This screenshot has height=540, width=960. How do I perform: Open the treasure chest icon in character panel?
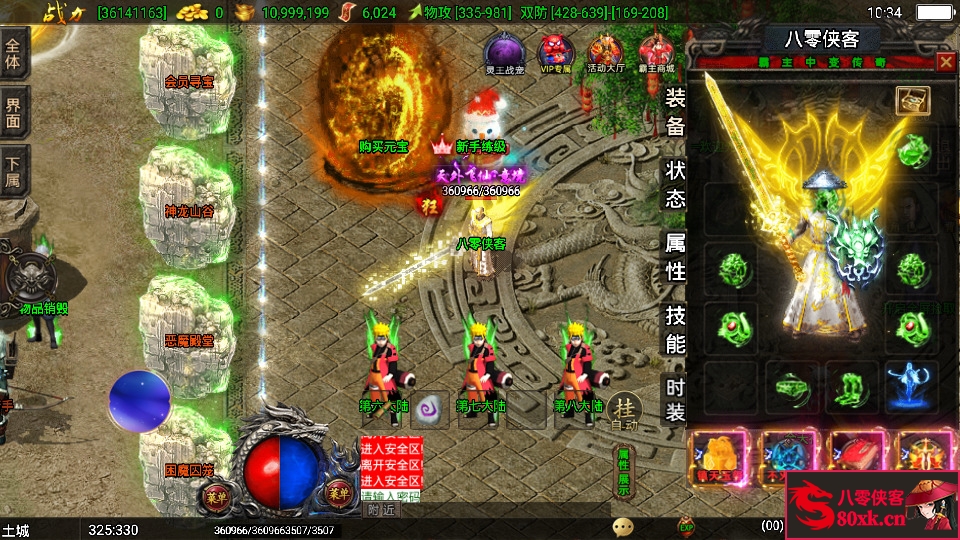912,100
